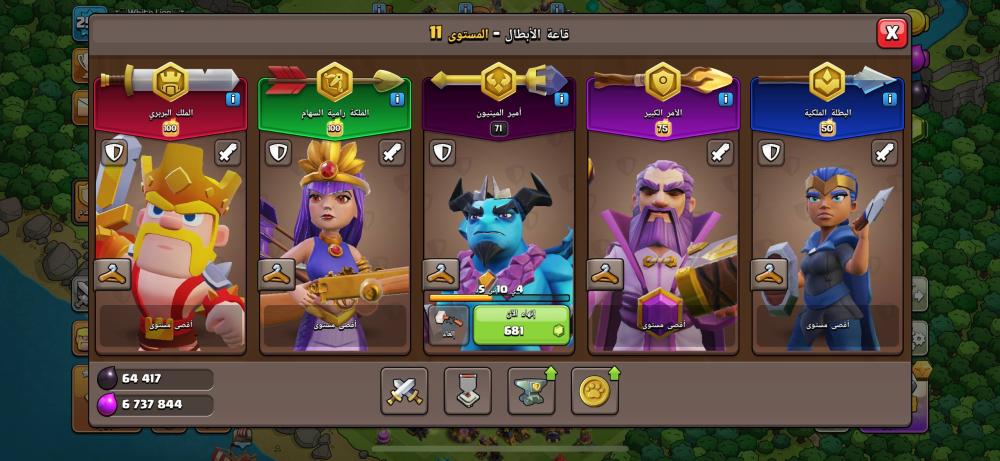Toggle Royal Champion shield defense mode
Image resolution: width=1000 pixels, height=461 pixels.
pyautogui.click(x=770, y=153)
